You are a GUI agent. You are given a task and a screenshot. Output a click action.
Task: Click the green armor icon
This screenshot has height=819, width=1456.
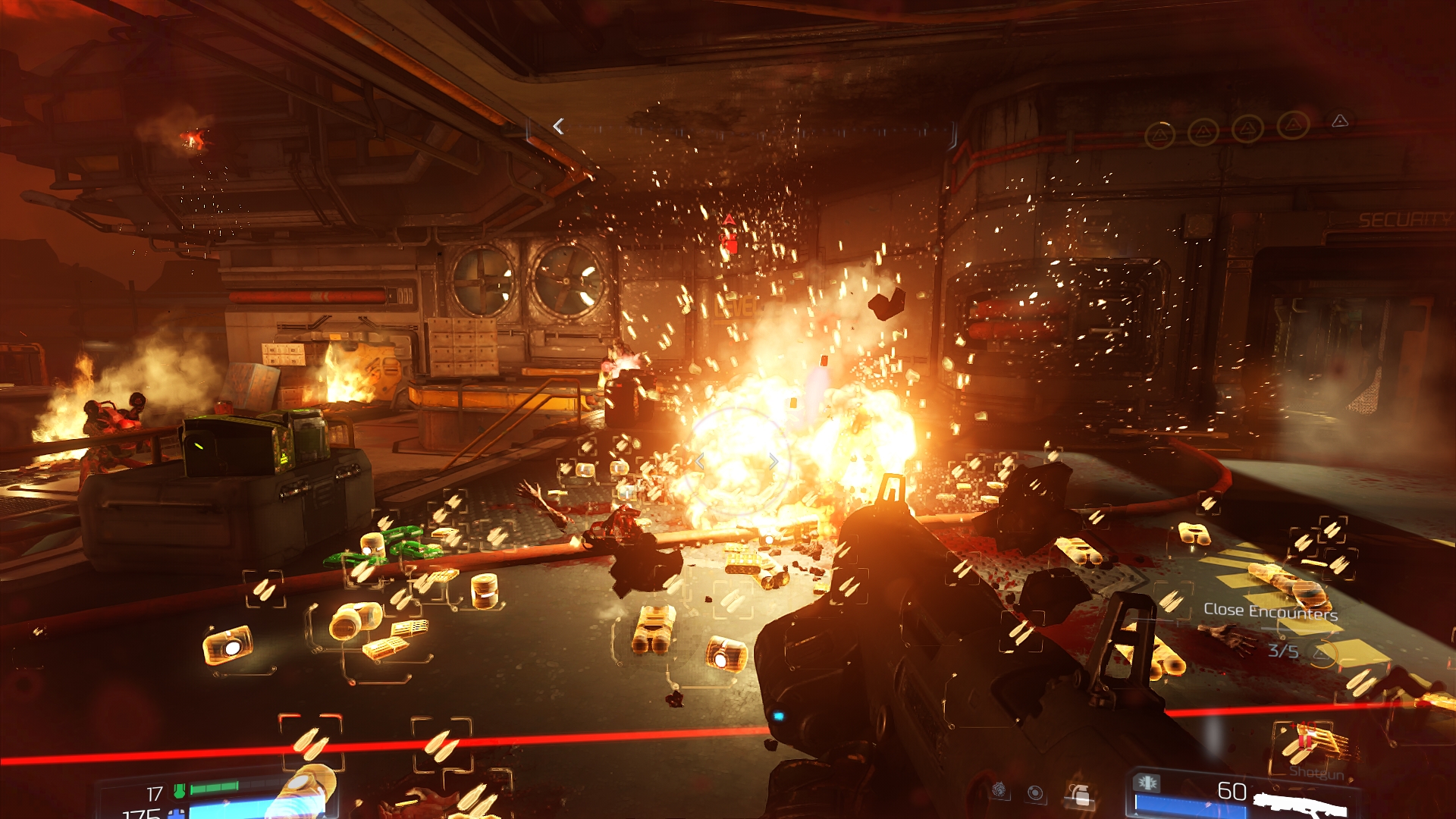pos(180,791)
